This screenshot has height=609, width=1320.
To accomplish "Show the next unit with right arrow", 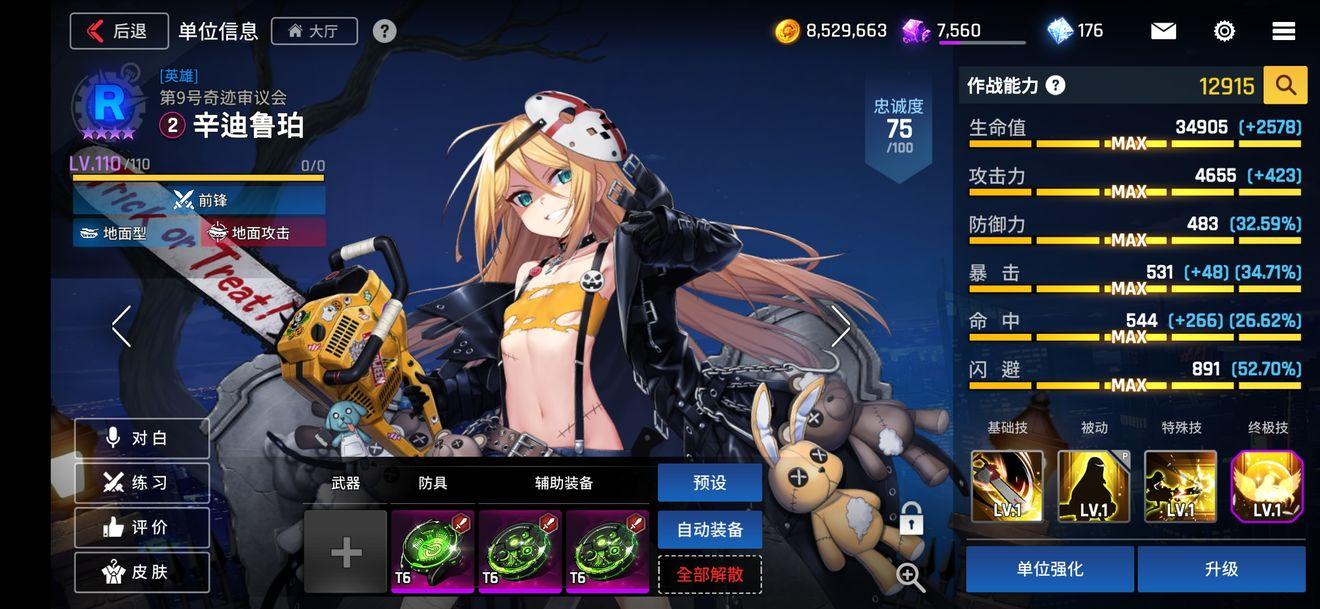I will tap(841, 326).
